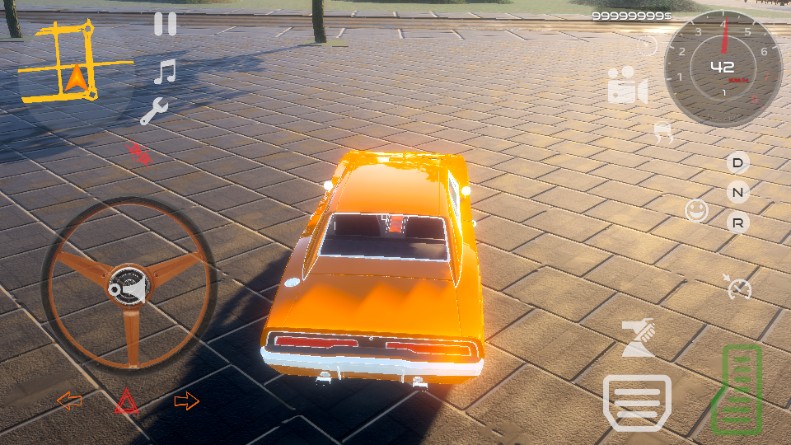Tap the car seat icon below speedometer
791x445 pixels.
point(662,130)
